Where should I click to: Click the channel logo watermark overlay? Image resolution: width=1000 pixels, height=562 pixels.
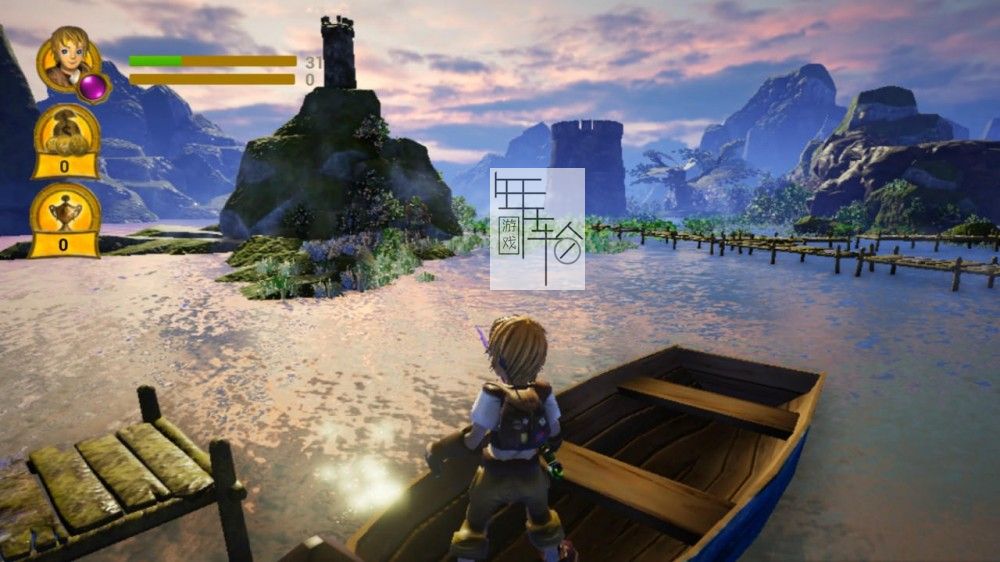[537, 229]
